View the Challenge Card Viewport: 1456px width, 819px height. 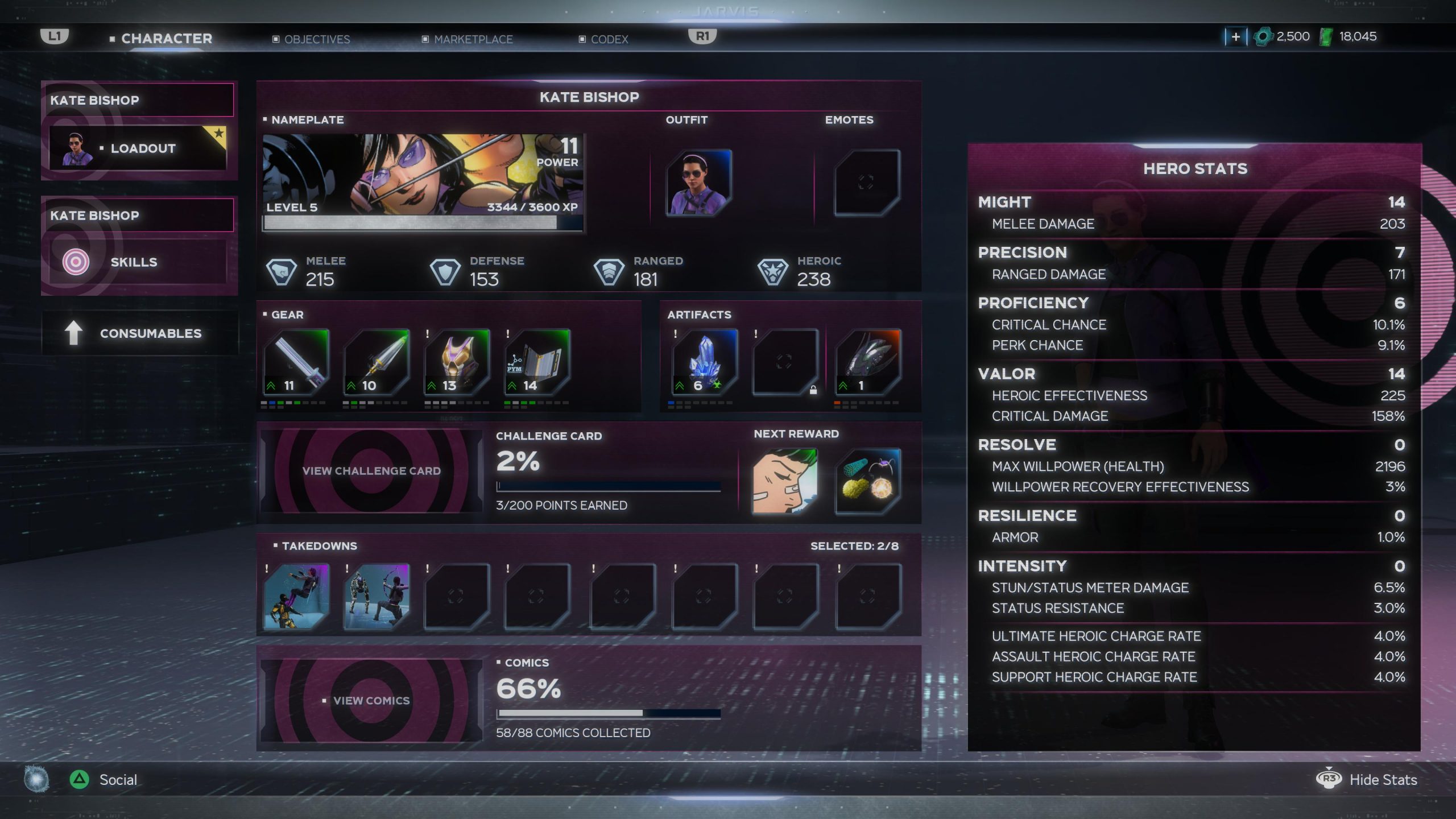click(371, 471)
